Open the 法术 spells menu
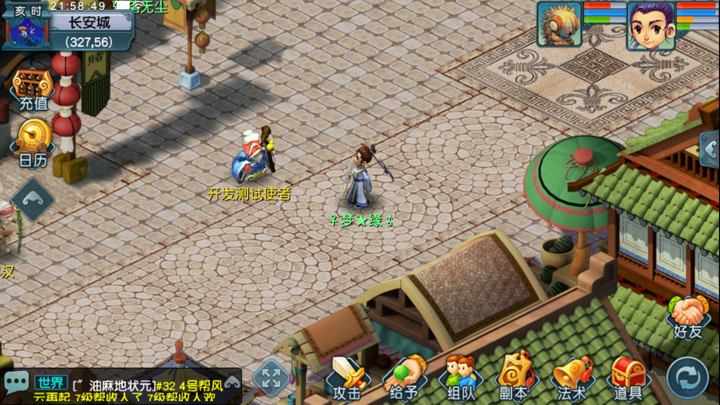Viewport: 720px width, 405px height. 572,378
